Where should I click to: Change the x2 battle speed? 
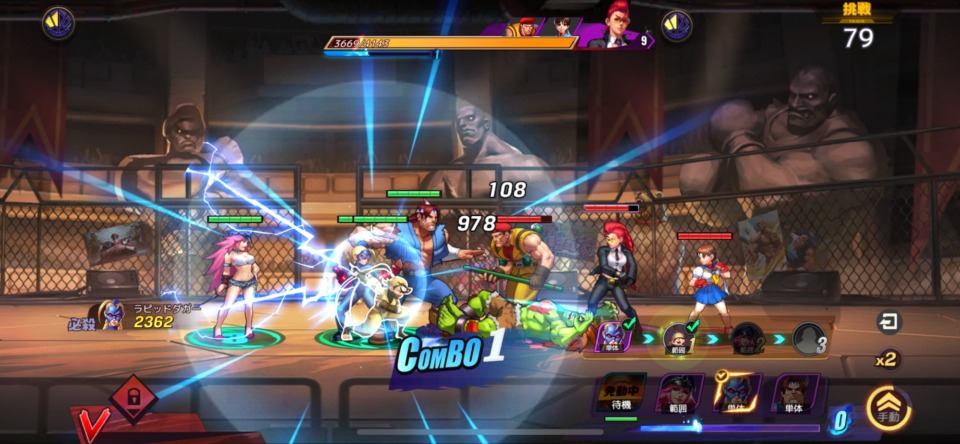point(886,359)
